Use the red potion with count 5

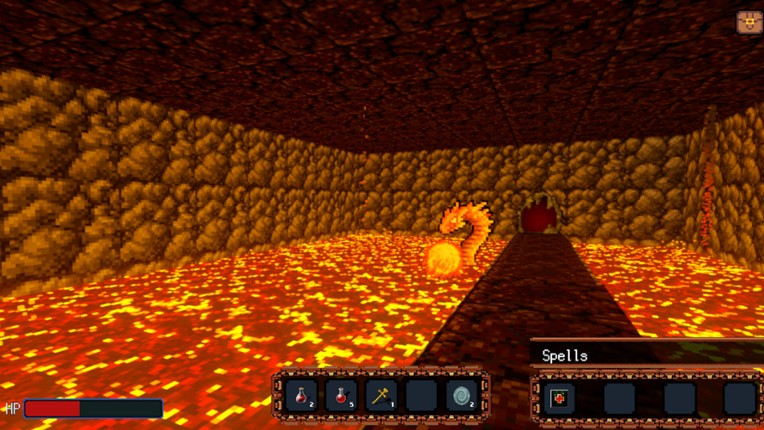click(341, 396)
